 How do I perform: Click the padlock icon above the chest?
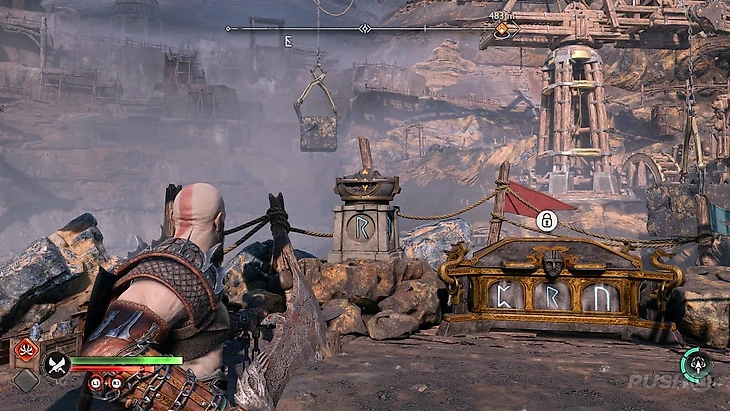tap(546, 221)
